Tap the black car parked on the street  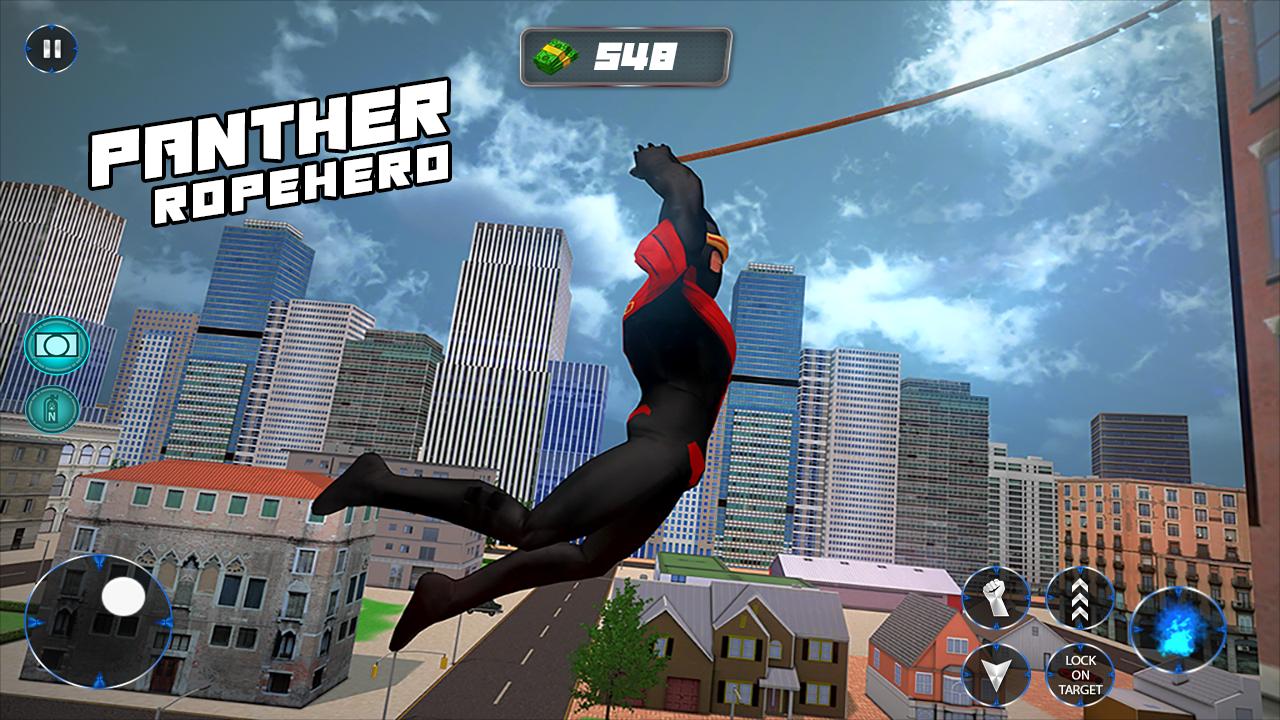coord(485,608)
